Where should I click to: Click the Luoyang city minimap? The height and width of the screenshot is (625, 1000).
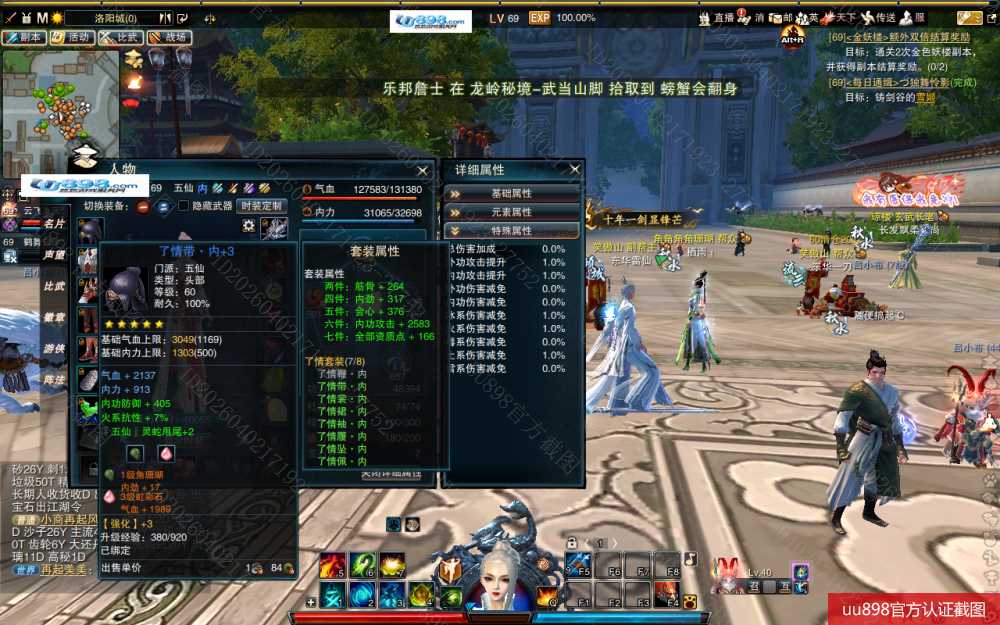click(x=60, y=110)
